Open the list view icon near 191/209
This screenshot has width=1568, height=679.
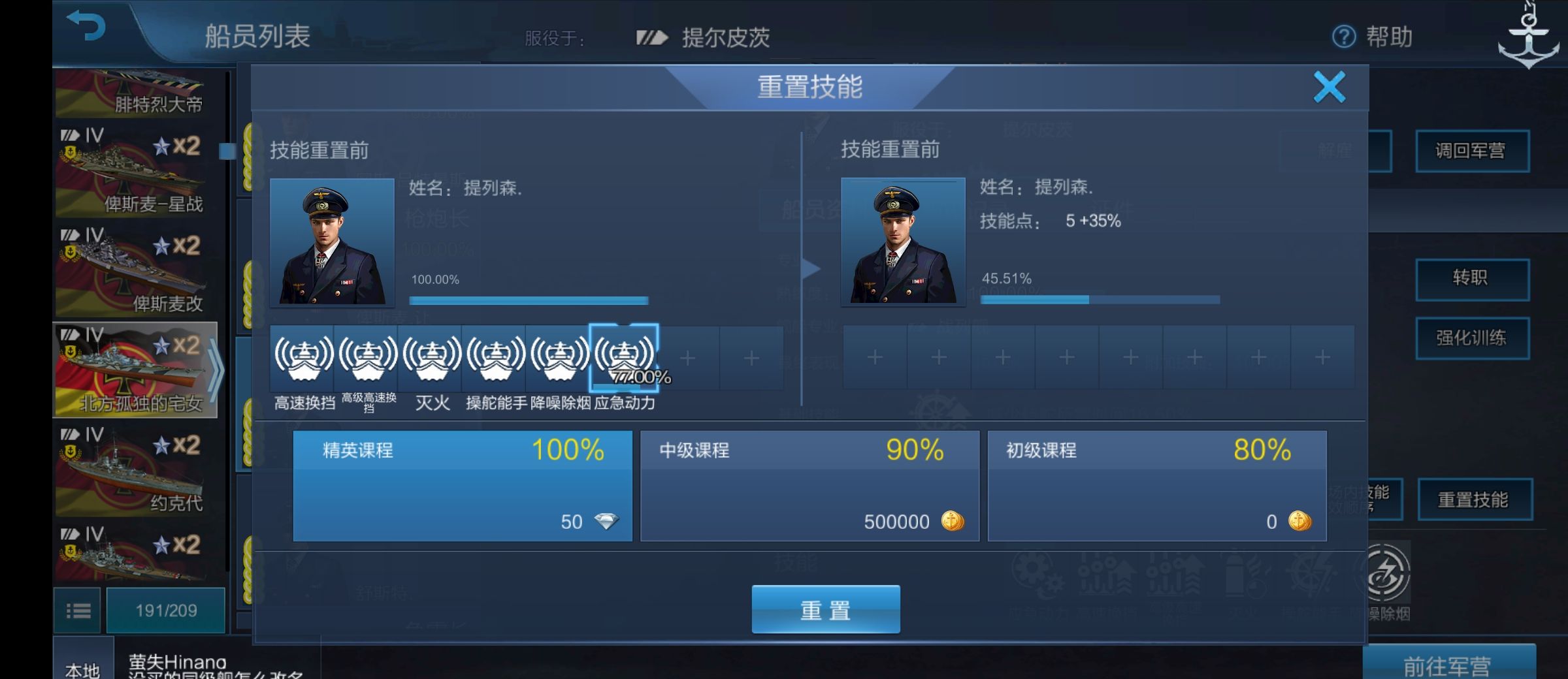pos(77,609)
